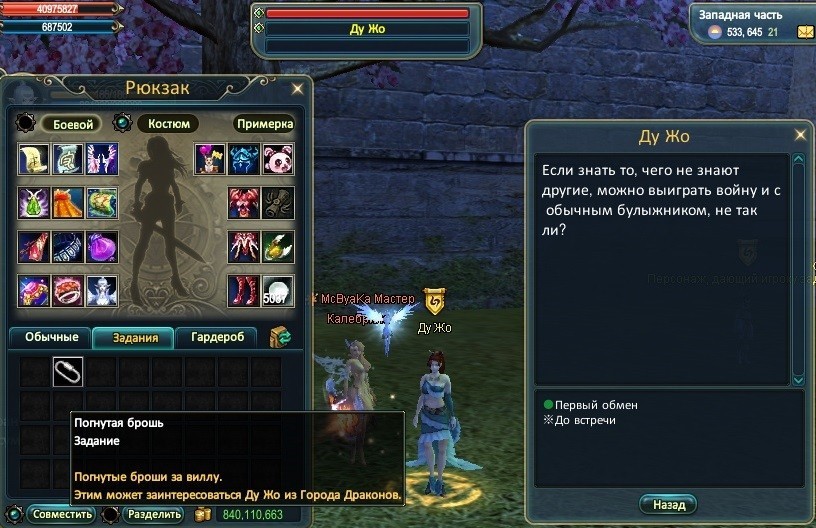Click the "Совместить" button

click(61, 515)
